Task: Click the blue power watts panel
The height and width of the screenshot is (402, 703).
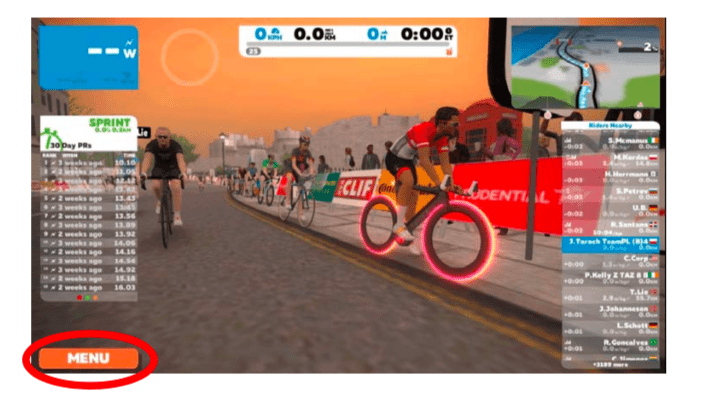Action: (89, 56)
